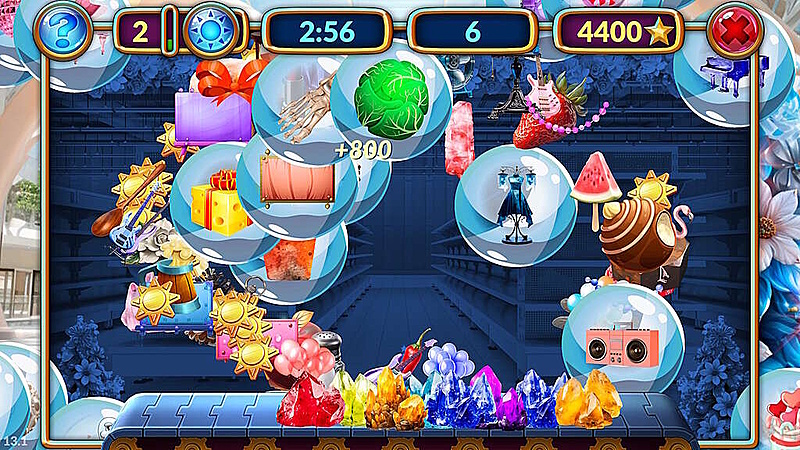Screen dimensions: 800x450
Task: Choose the blue dress on mannequin bubble
Action: pyautogui.click(x=516, y=205)
